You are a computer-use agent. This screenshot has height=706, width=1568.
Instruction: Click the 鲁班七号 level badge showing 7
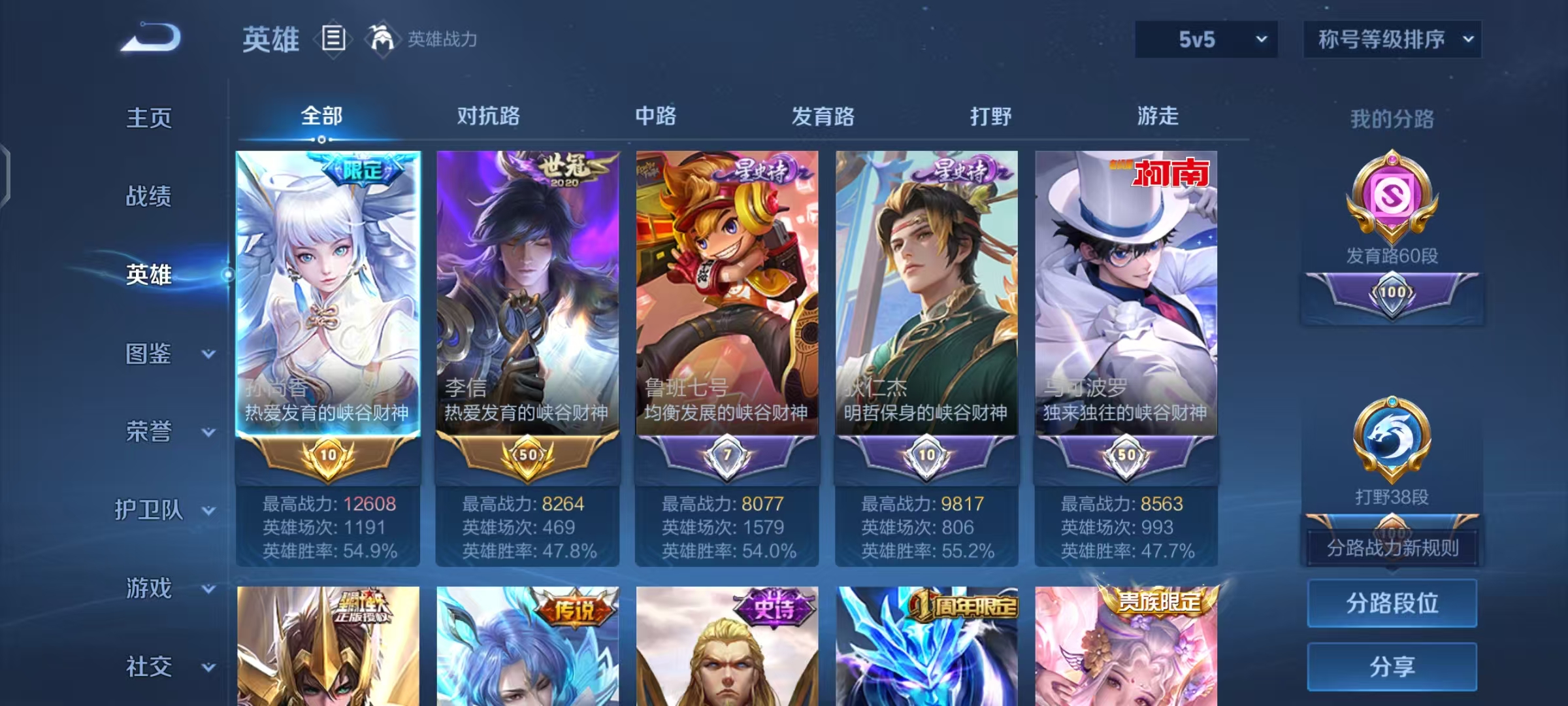(725, 451)
